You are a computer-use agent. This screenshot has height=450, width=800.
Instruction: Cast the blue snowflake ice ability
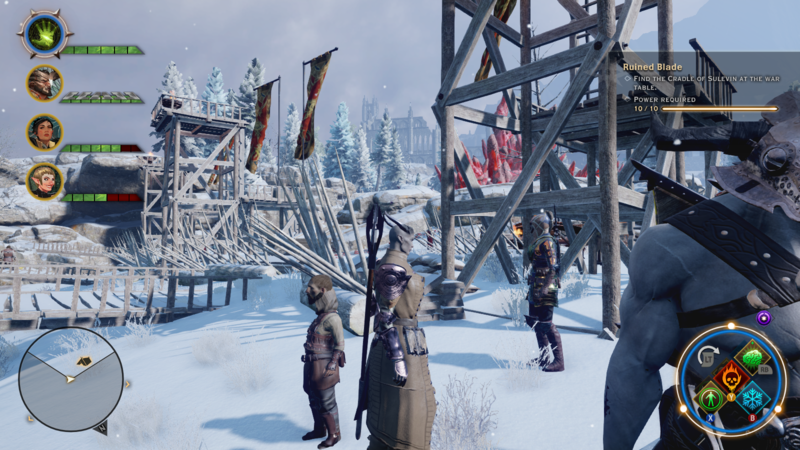tap(753, 398)
